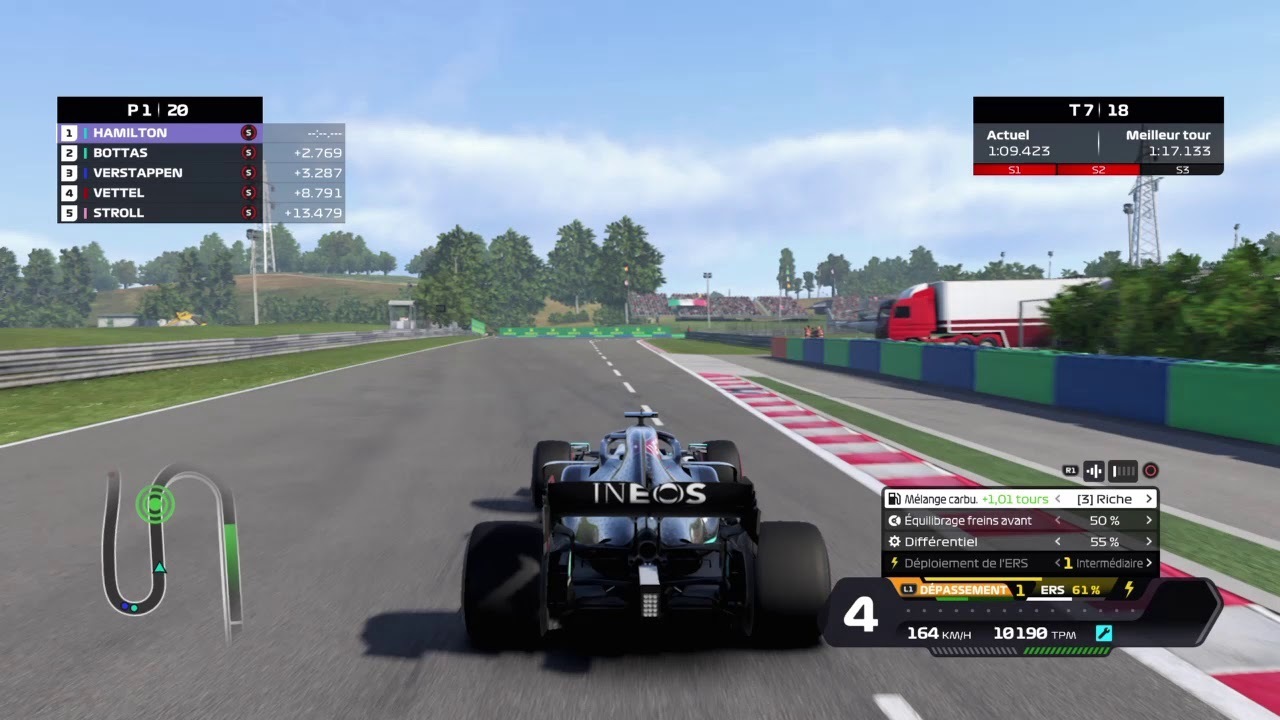1280x720 pixels.
Task: Raise Équilibrage freins avant with right arrow
Action: pos(1149,520)
